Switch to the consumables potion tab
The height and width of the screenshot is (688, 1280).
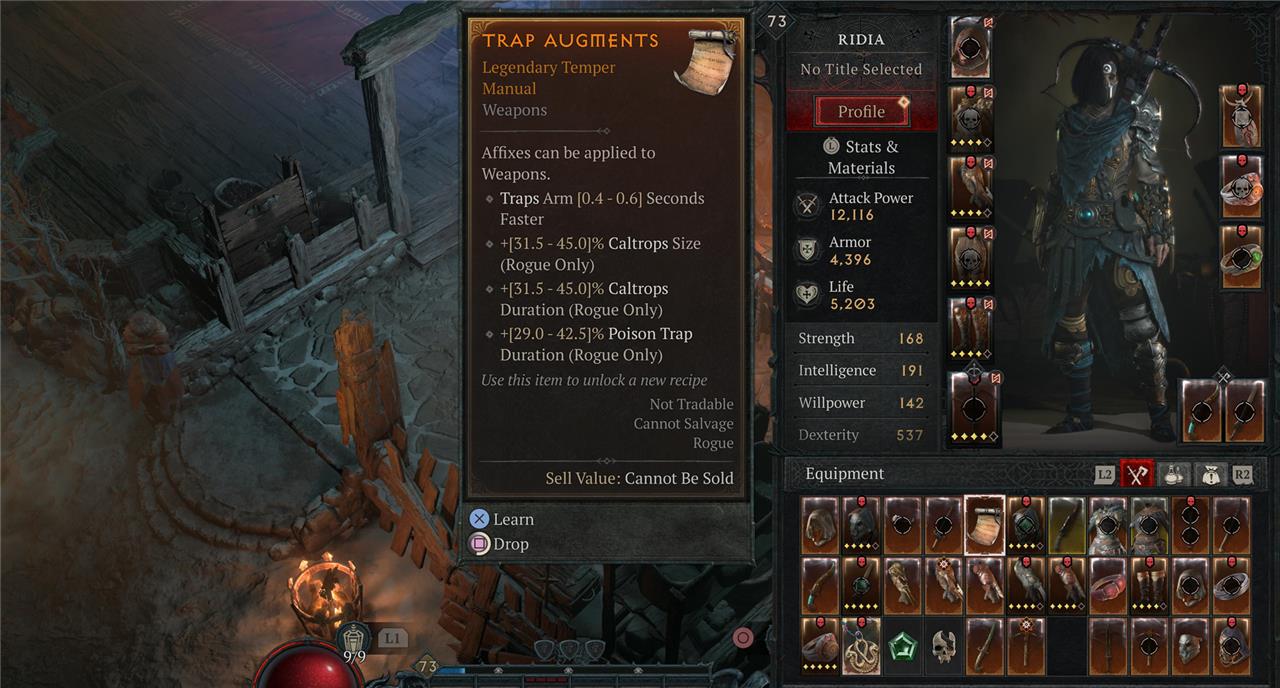tap(1173, 474)
